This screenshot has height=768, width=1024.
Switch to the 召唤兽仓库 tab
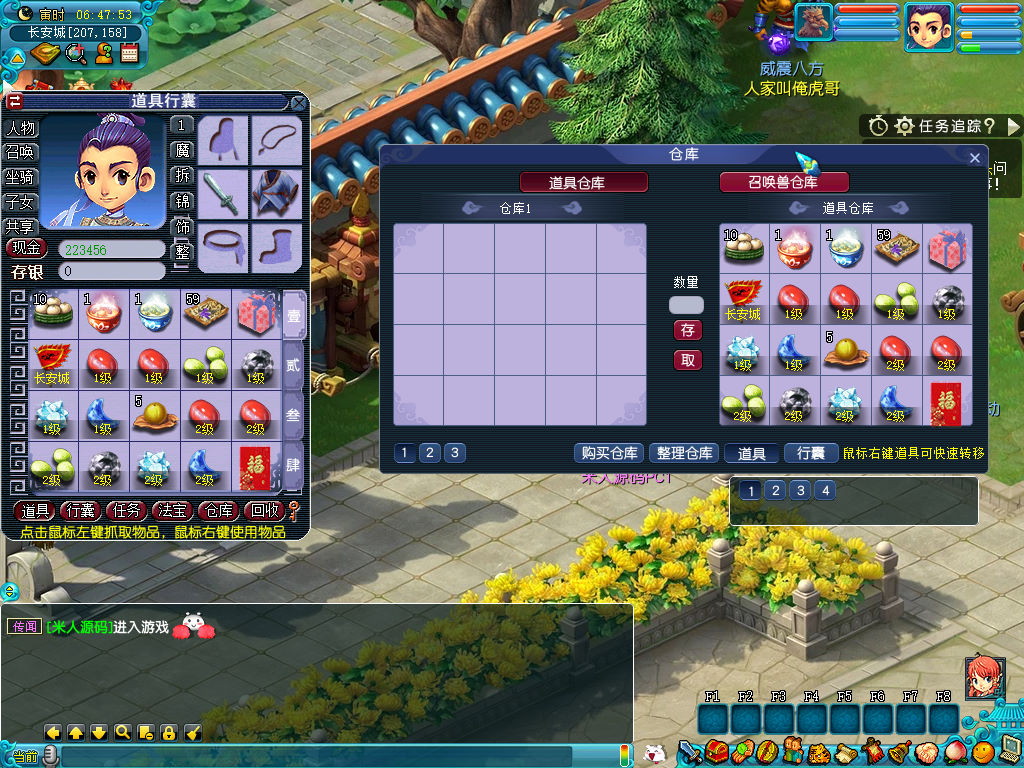tap(784, 182)
